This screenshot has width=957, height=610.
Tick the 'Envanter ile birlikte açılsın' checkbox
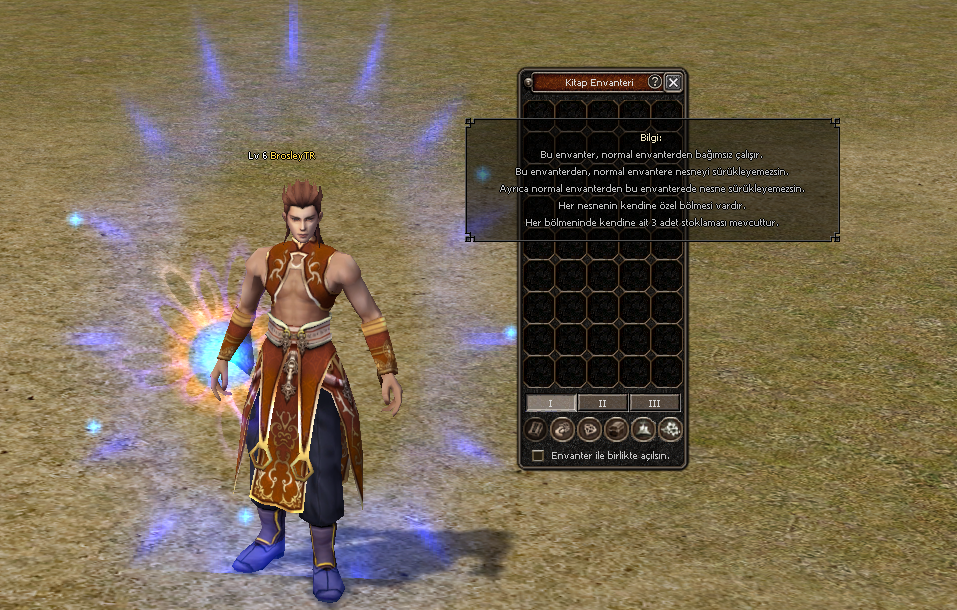point(538,456)
